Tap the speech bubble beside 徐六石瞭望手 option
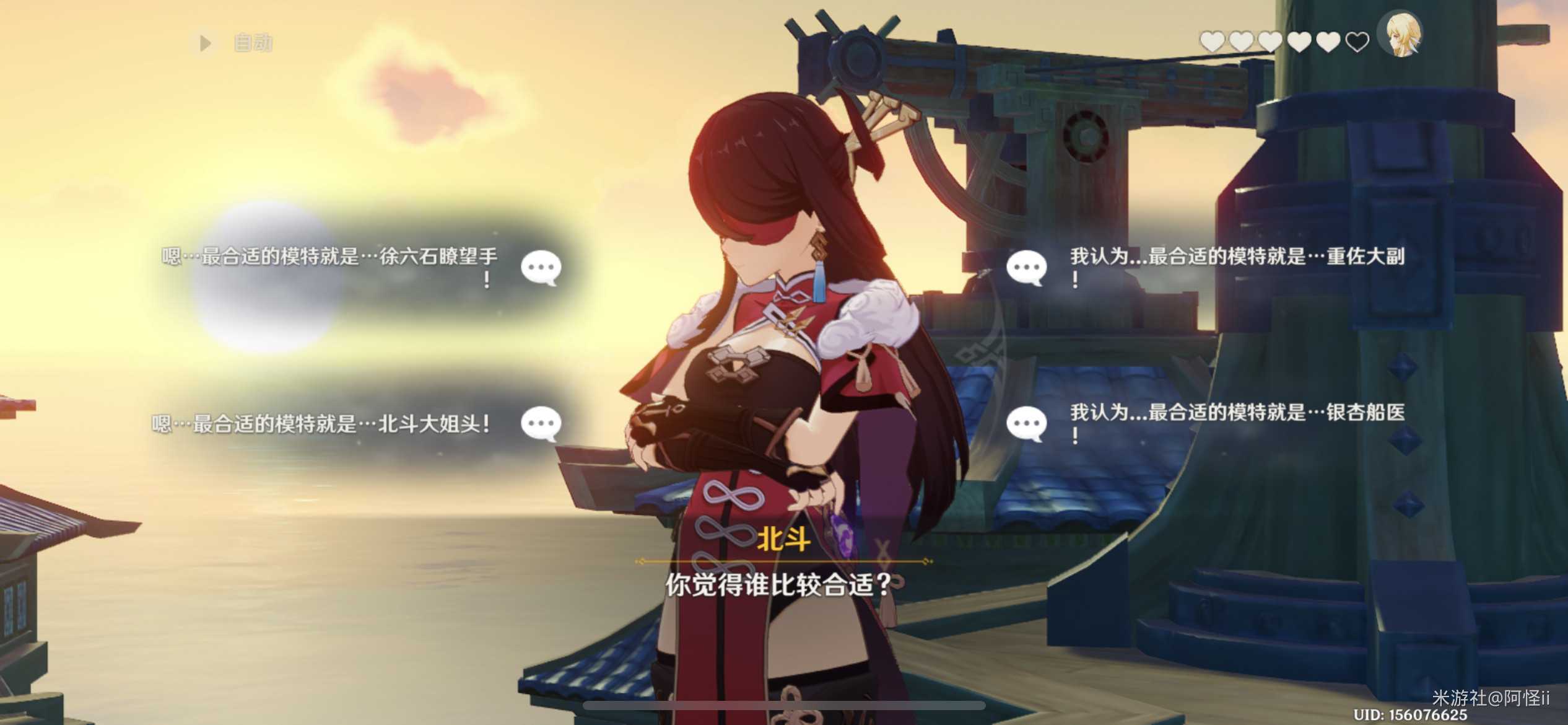 coord(542,268)
